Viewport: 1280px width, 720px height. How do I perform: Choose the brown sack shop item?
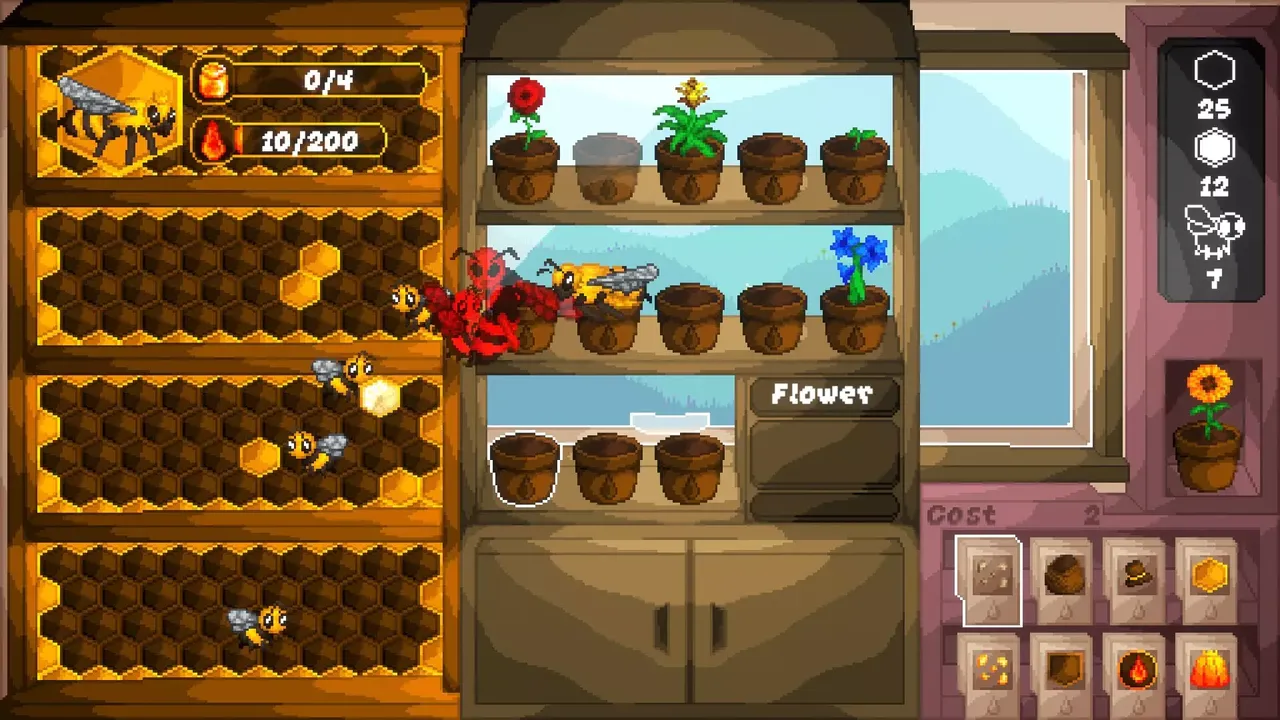tap(1063, 580)
